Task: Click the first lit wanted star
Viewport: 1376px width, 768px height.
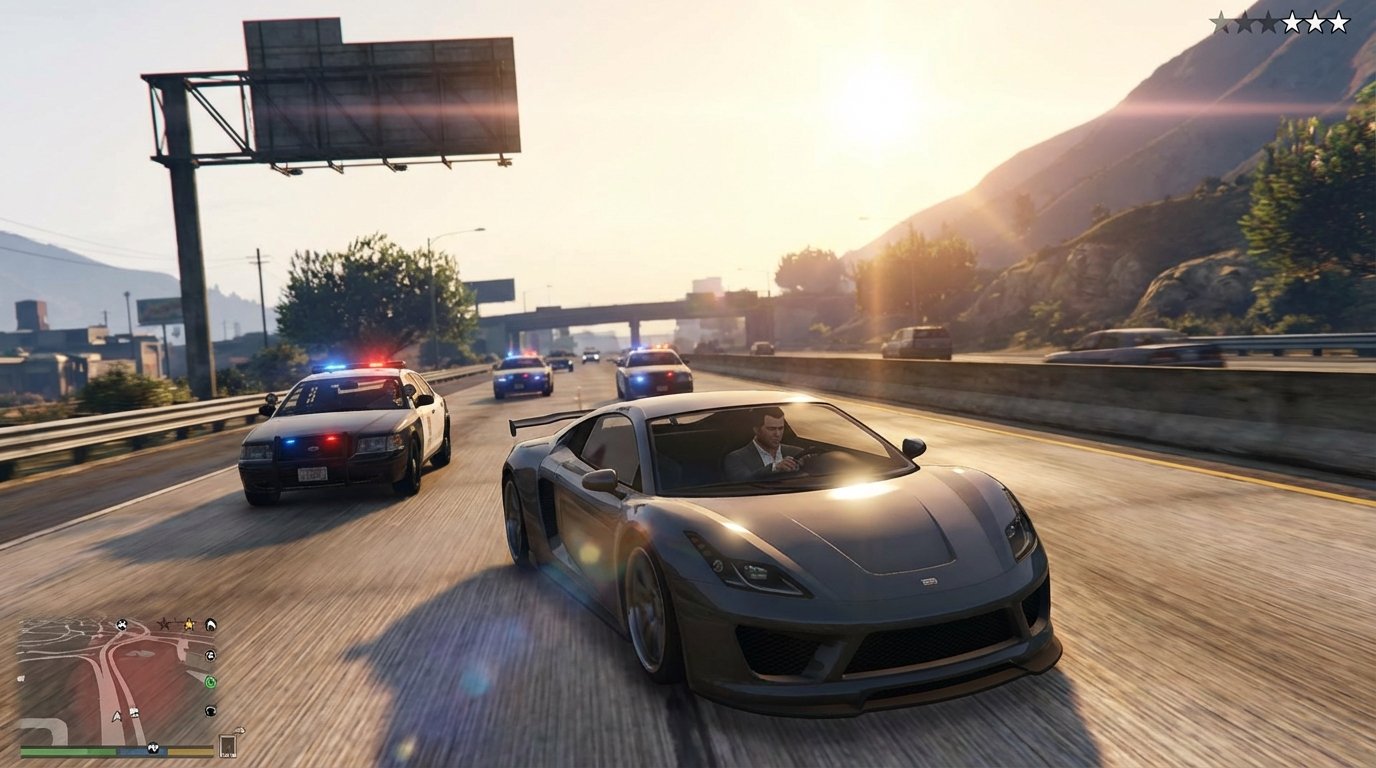Action: click(1293, 20)
